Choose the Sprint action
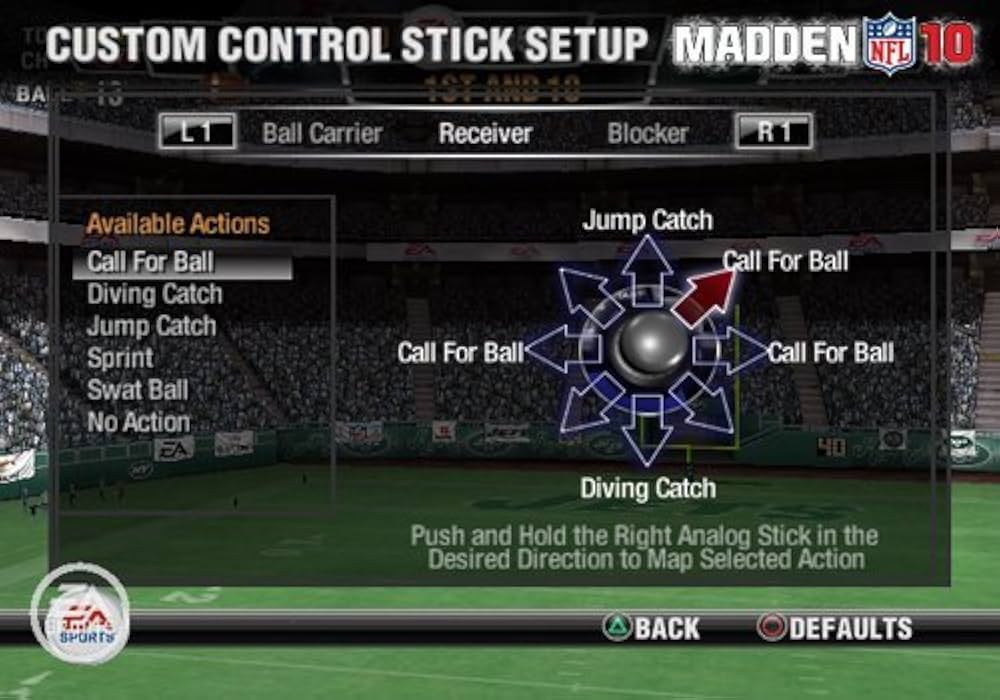 click(120, 358)
